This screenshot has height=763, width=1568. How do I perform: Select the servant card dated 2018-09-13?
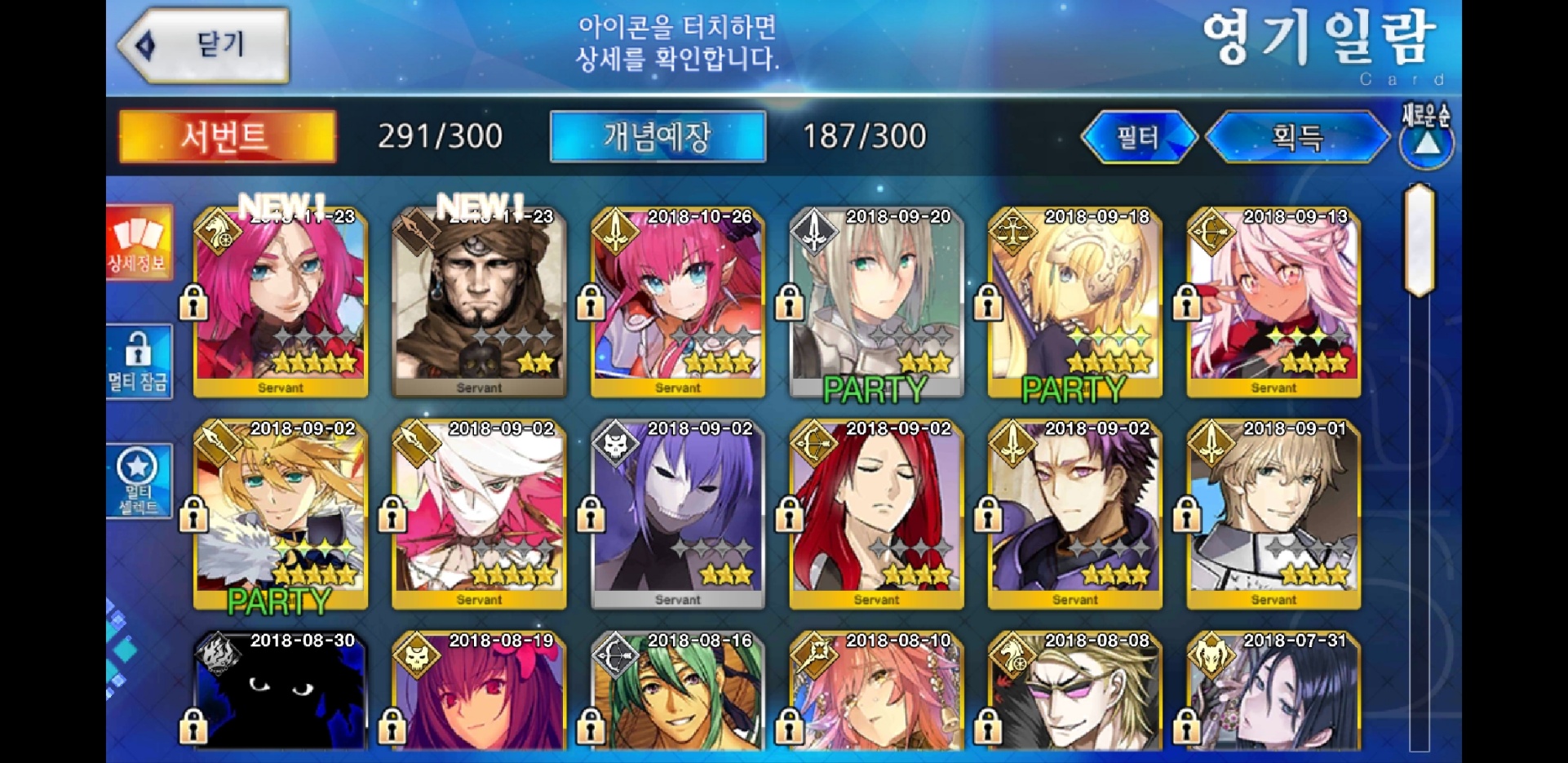click(x=1273, y=302)
